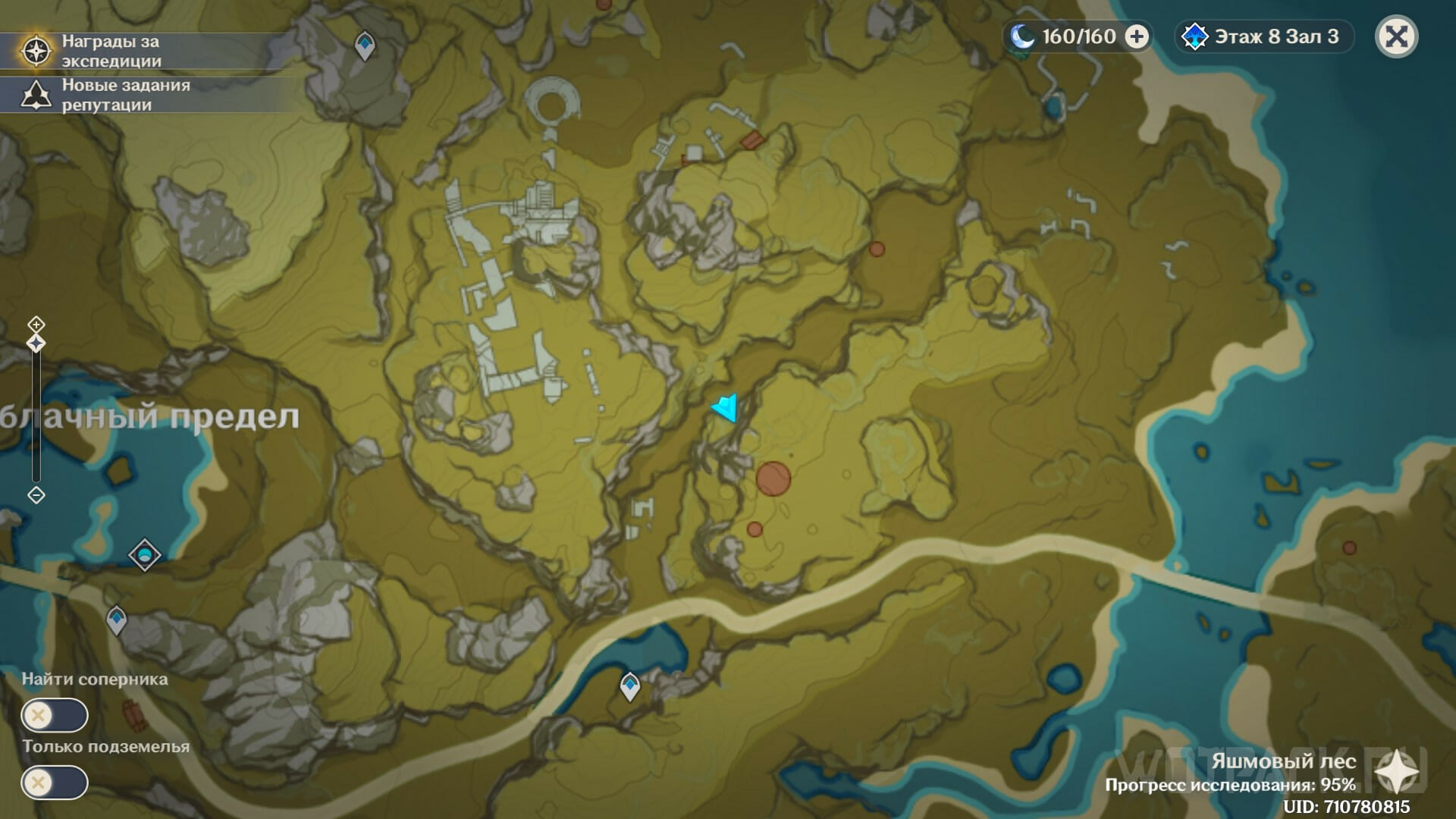Toggle the "Найти соперника" switch
The width and height of the screenshot is (1456, 819).
(55, 715)
